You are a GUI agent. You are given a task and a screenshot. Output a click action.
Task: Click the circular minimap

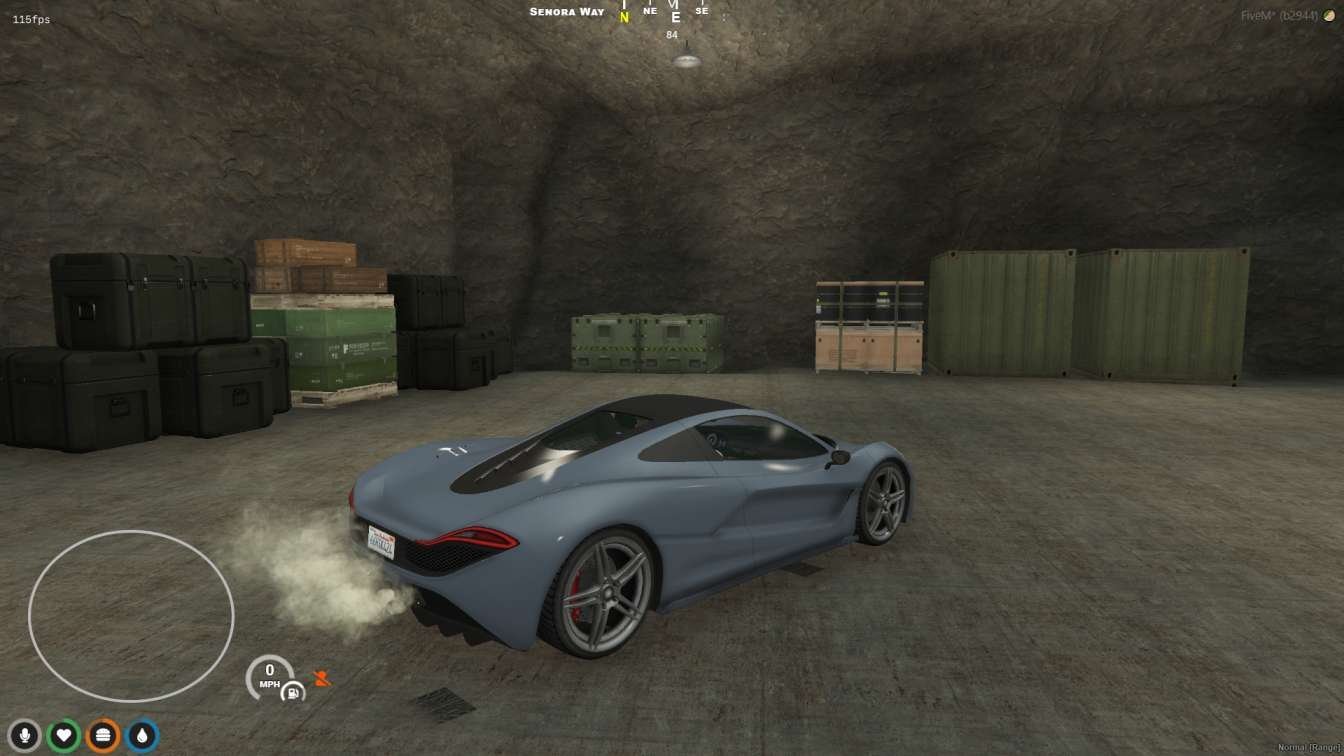(x=131, y=616)
